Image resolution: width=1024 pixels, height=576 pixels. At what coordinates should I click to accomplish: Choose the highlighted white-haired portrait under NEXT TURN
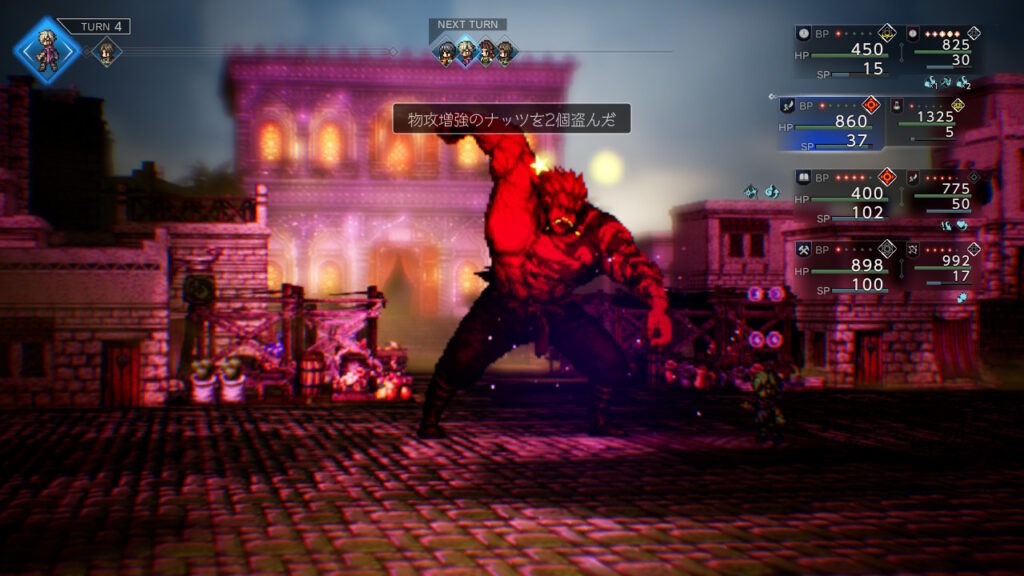(x=466, y=53)
